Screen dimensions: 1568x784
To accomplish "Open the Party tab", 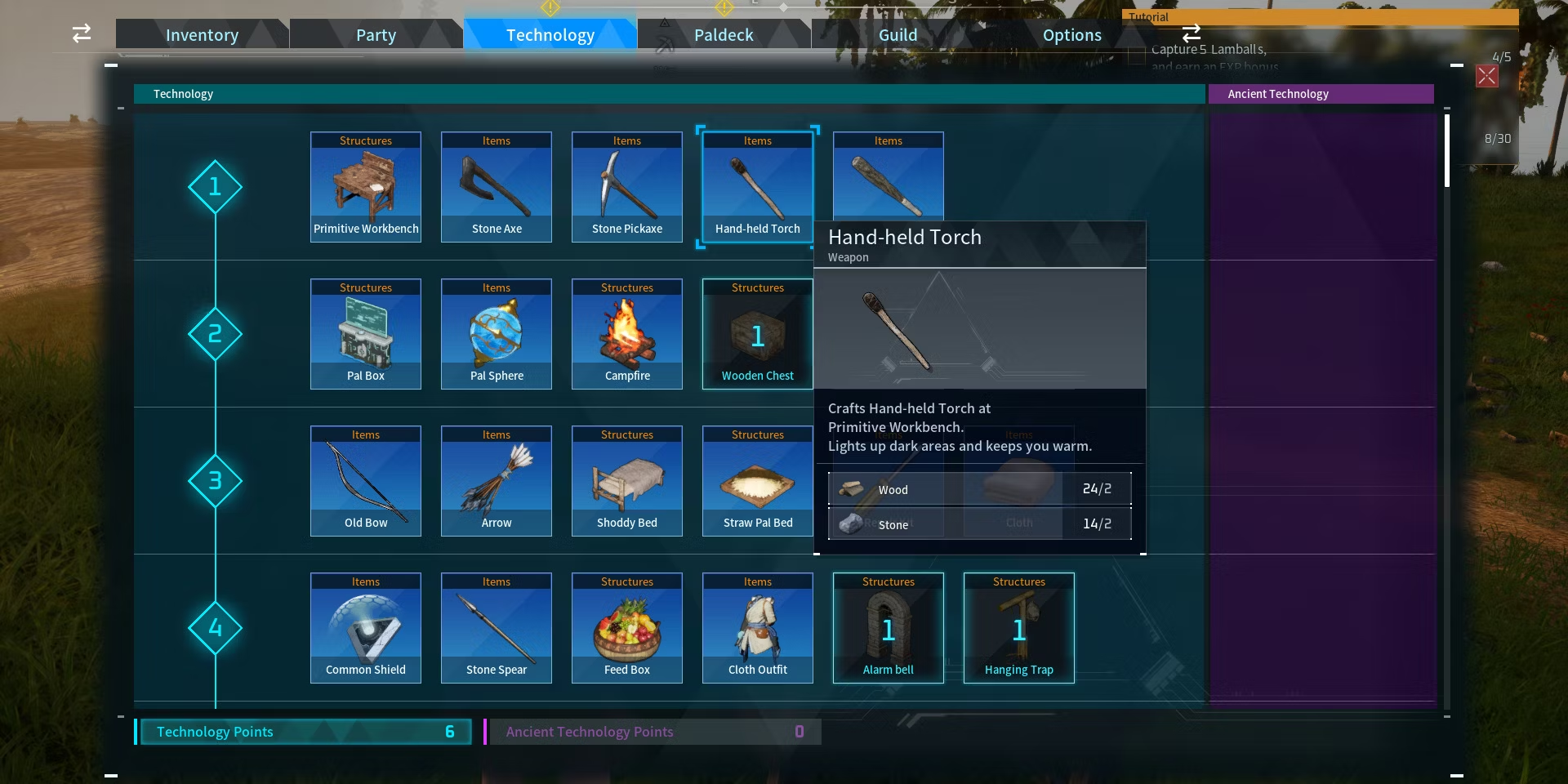I will click(376, 35).
